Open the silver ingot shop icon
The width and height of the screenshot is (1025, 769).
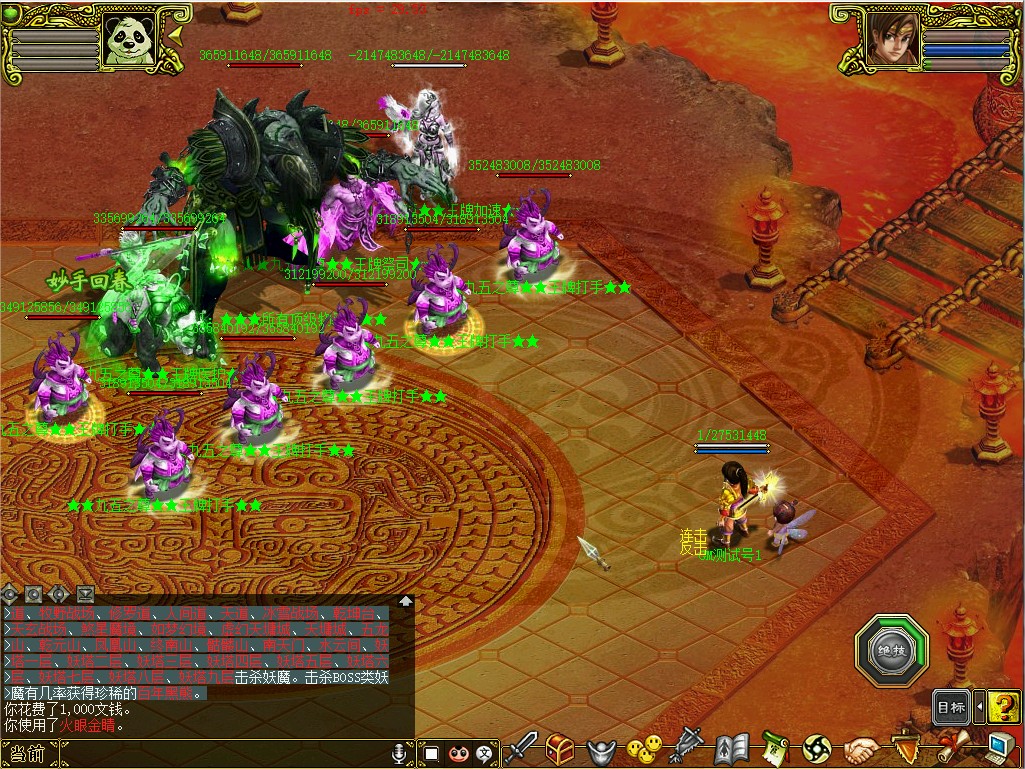click(x=600, y=749)
